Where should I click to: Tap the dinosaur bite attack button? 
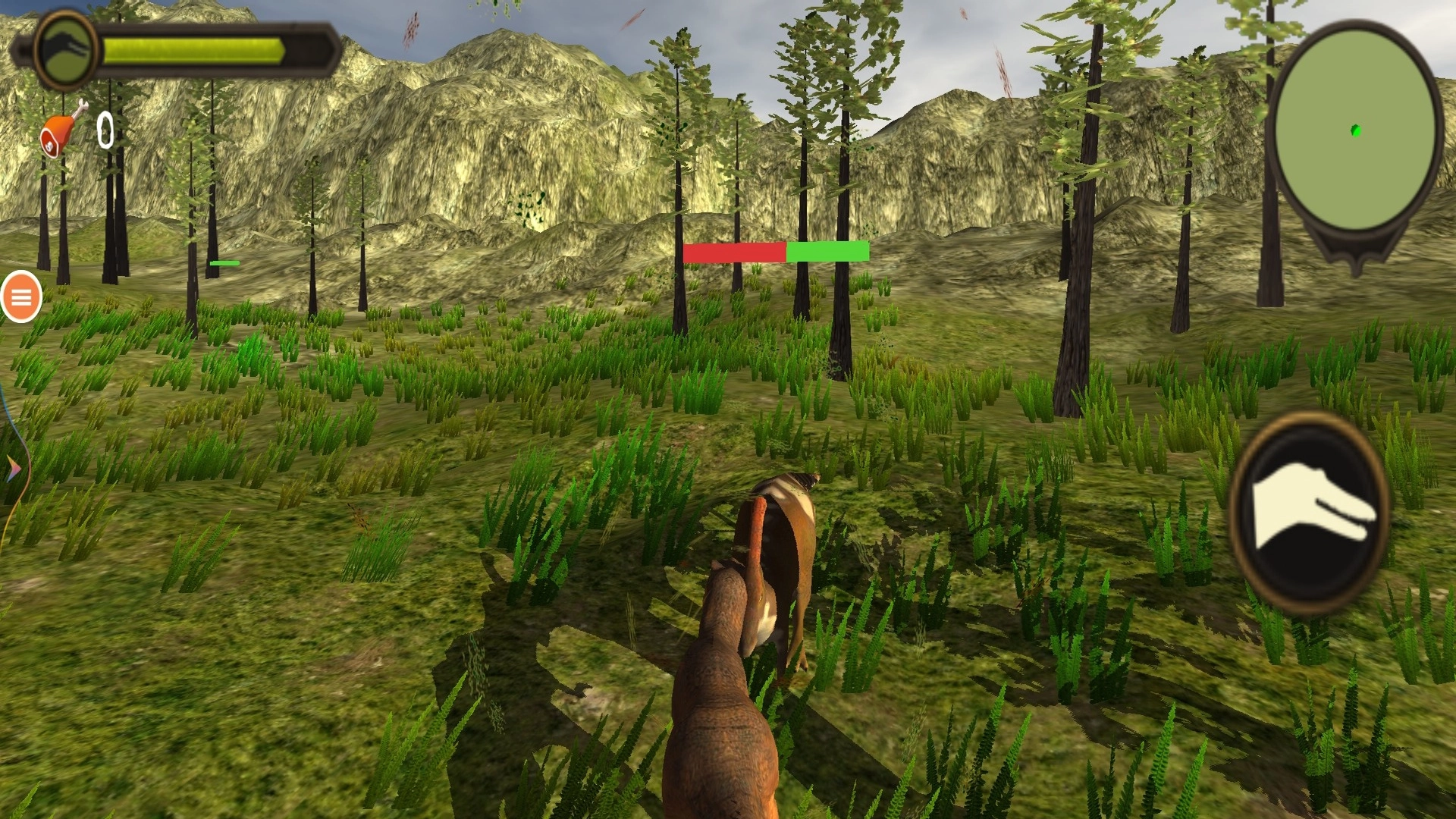pos(1309,513)
